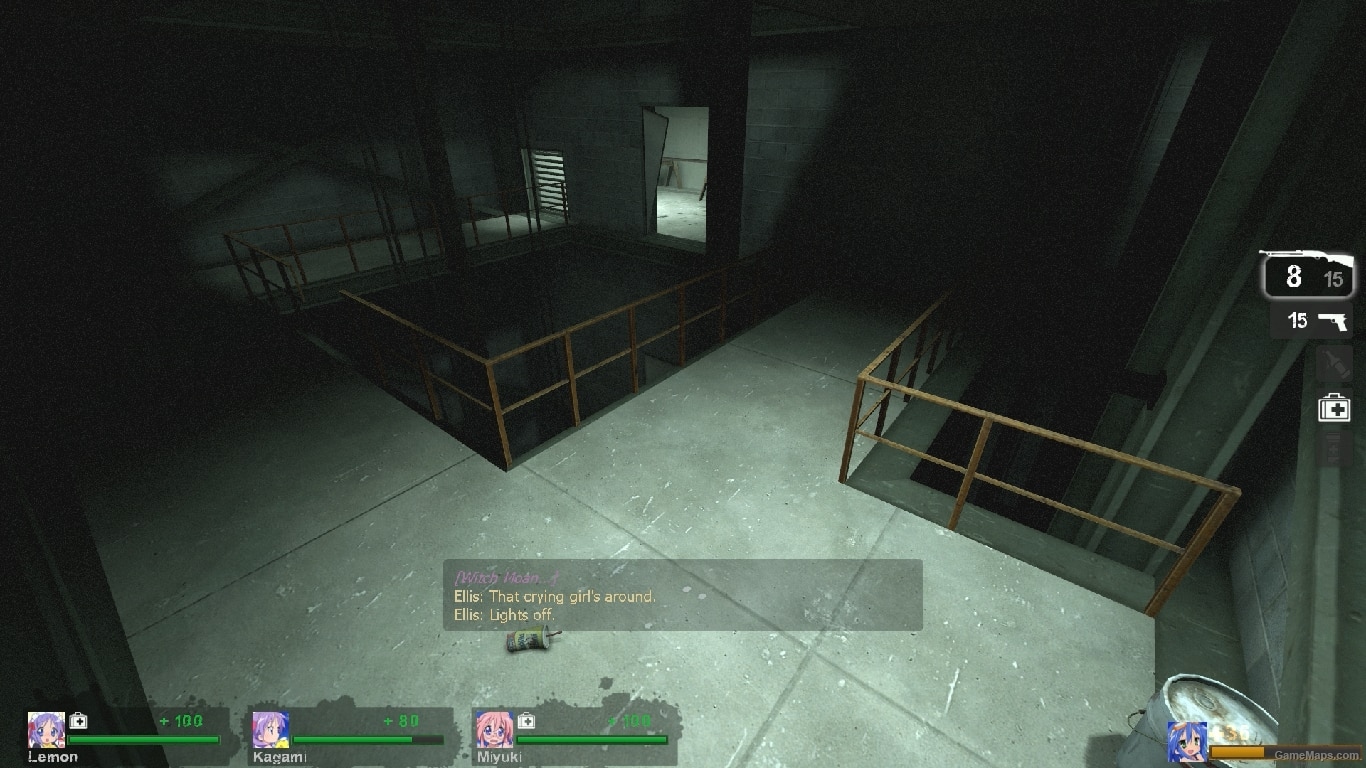The height and width of the screenshot is (768, 1366).
Task: Select the molotov throwable slot icon
Action: click(1334, 363)
